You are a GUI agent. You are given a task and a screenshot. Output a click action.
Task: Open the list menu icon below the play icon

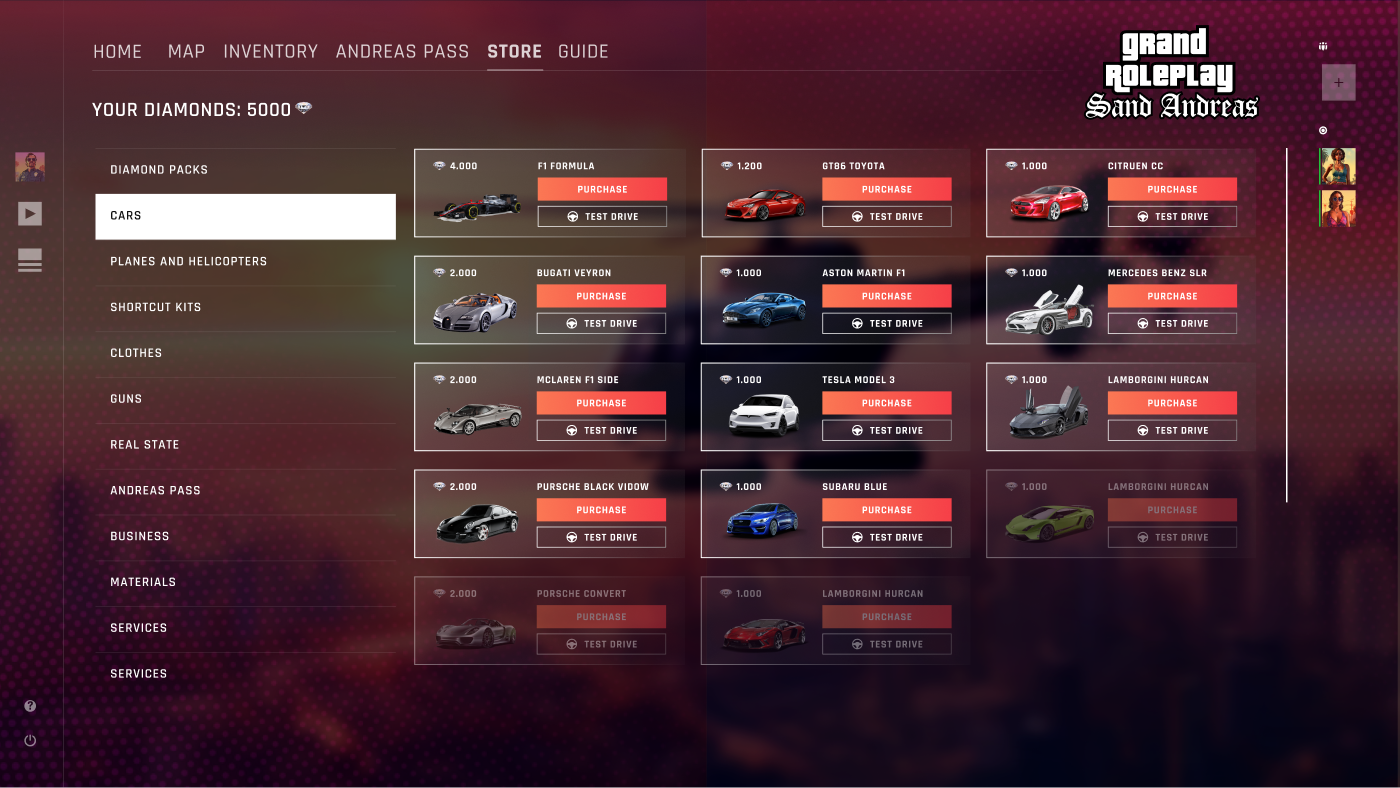(30, 260)
